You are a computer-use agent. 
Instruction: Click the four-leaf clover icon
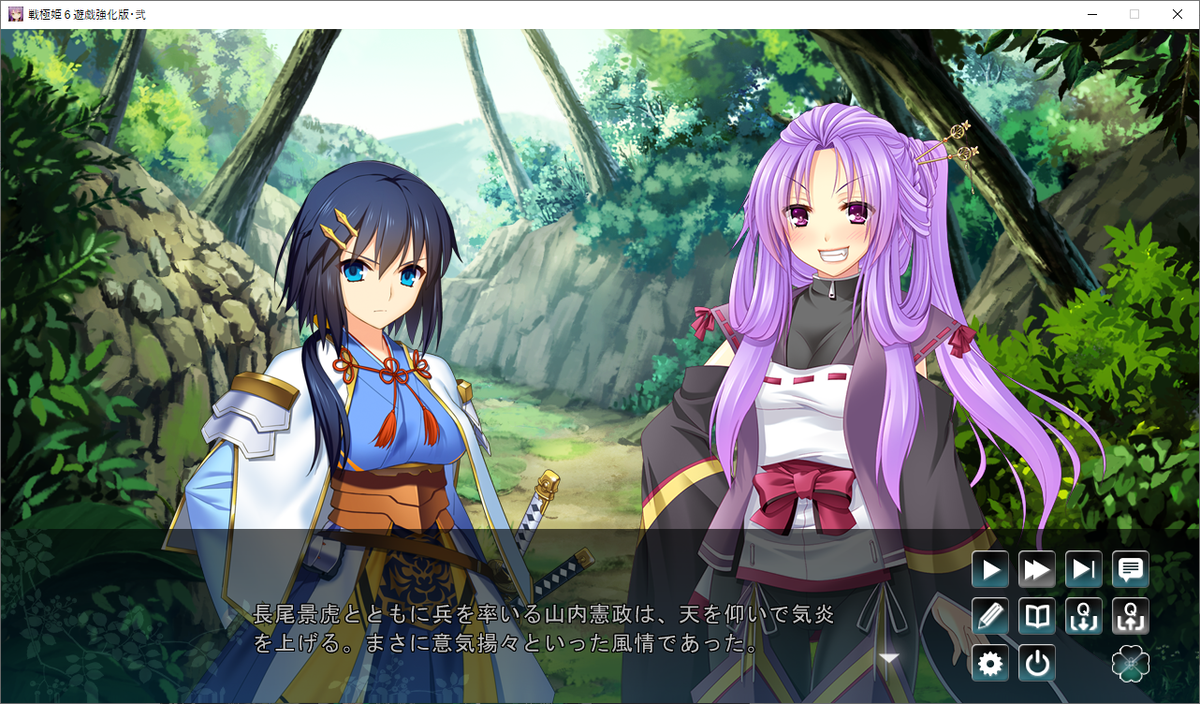coord(1131,663)
